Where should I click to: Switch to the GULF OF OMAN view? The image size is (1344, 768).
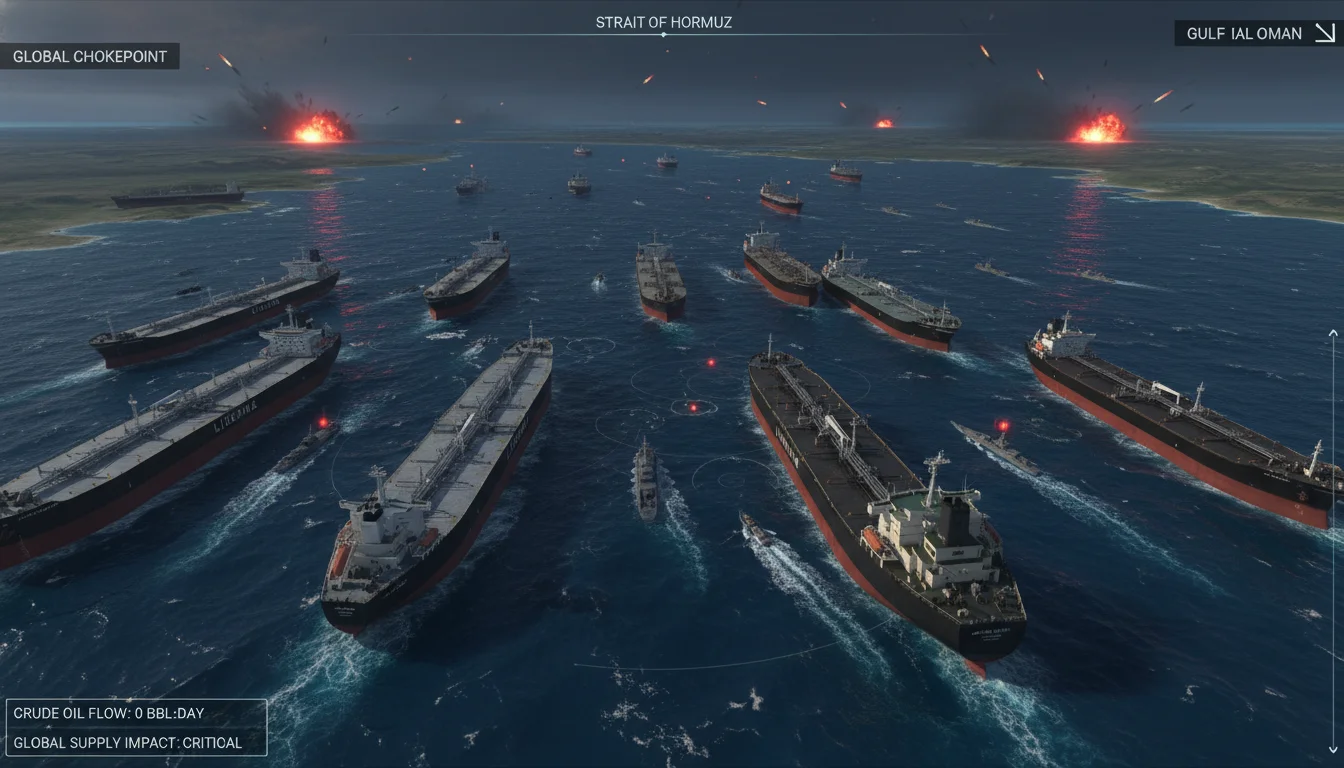point(1244,33)
